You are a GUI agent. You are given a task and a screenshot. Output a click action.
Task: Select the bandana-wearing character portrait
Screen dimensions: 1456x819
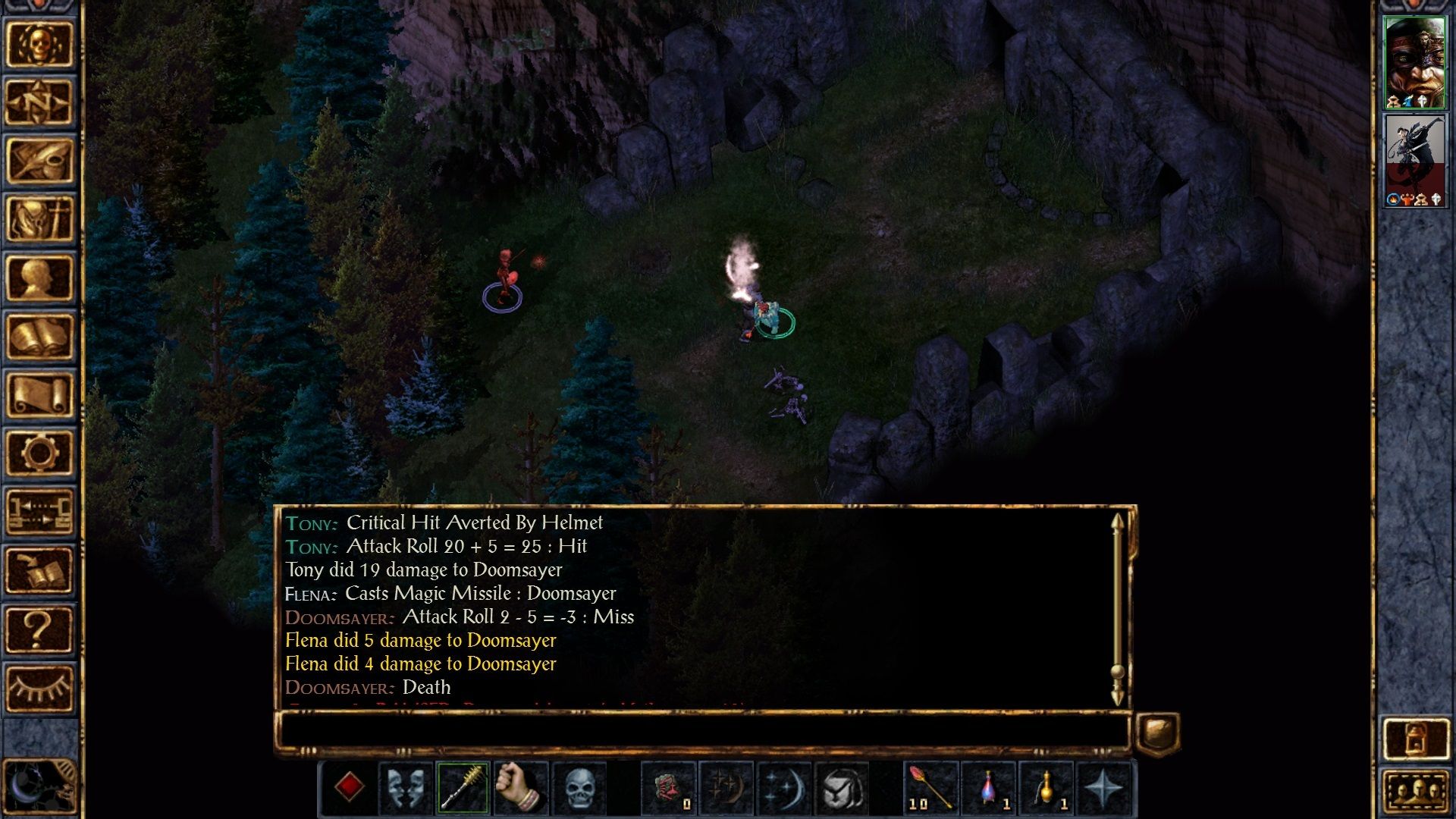pyautogui.click(x=1414, y=62)
